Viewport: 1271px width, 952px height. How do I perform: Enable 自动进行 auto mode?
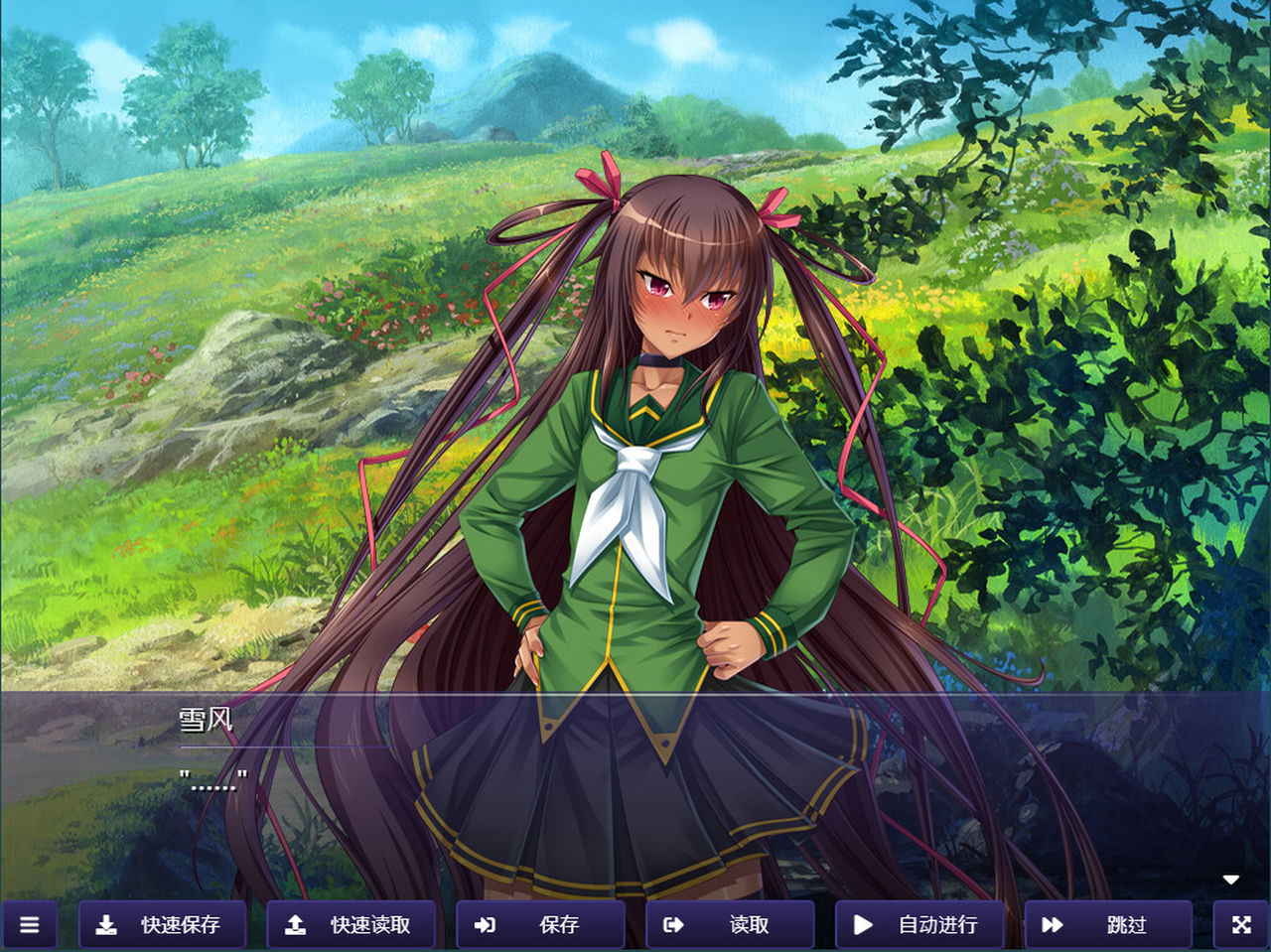[918, 924]
